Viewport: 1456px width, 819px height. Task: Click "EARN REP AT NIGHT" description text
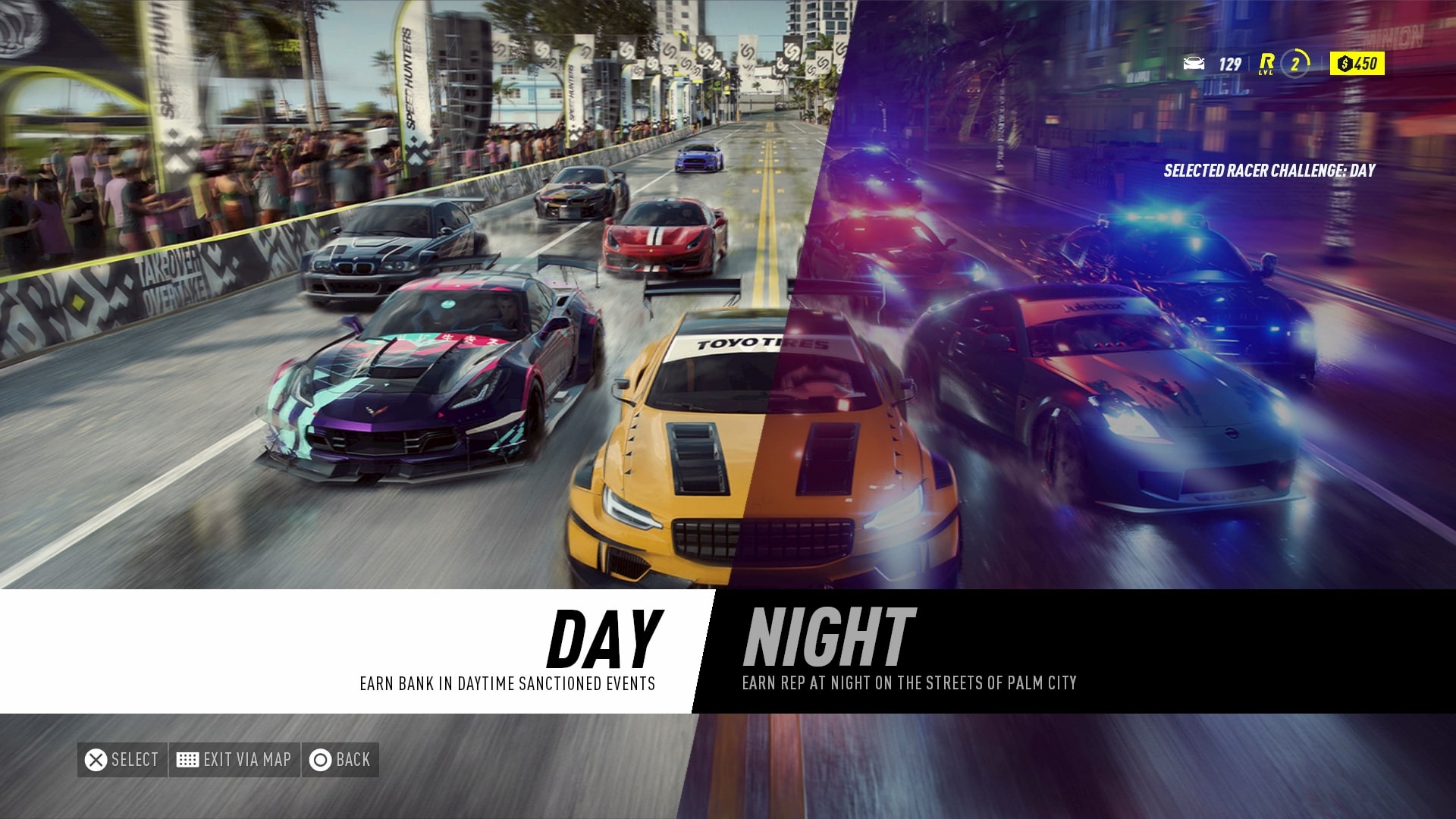point(911,682)
